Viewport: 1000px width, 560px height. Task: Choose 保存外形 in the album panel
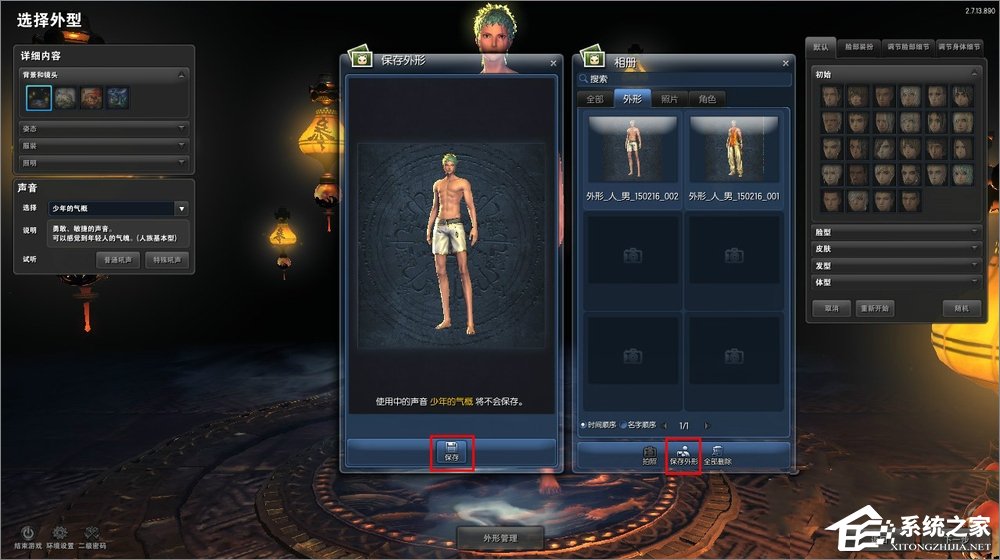(683, 454)
